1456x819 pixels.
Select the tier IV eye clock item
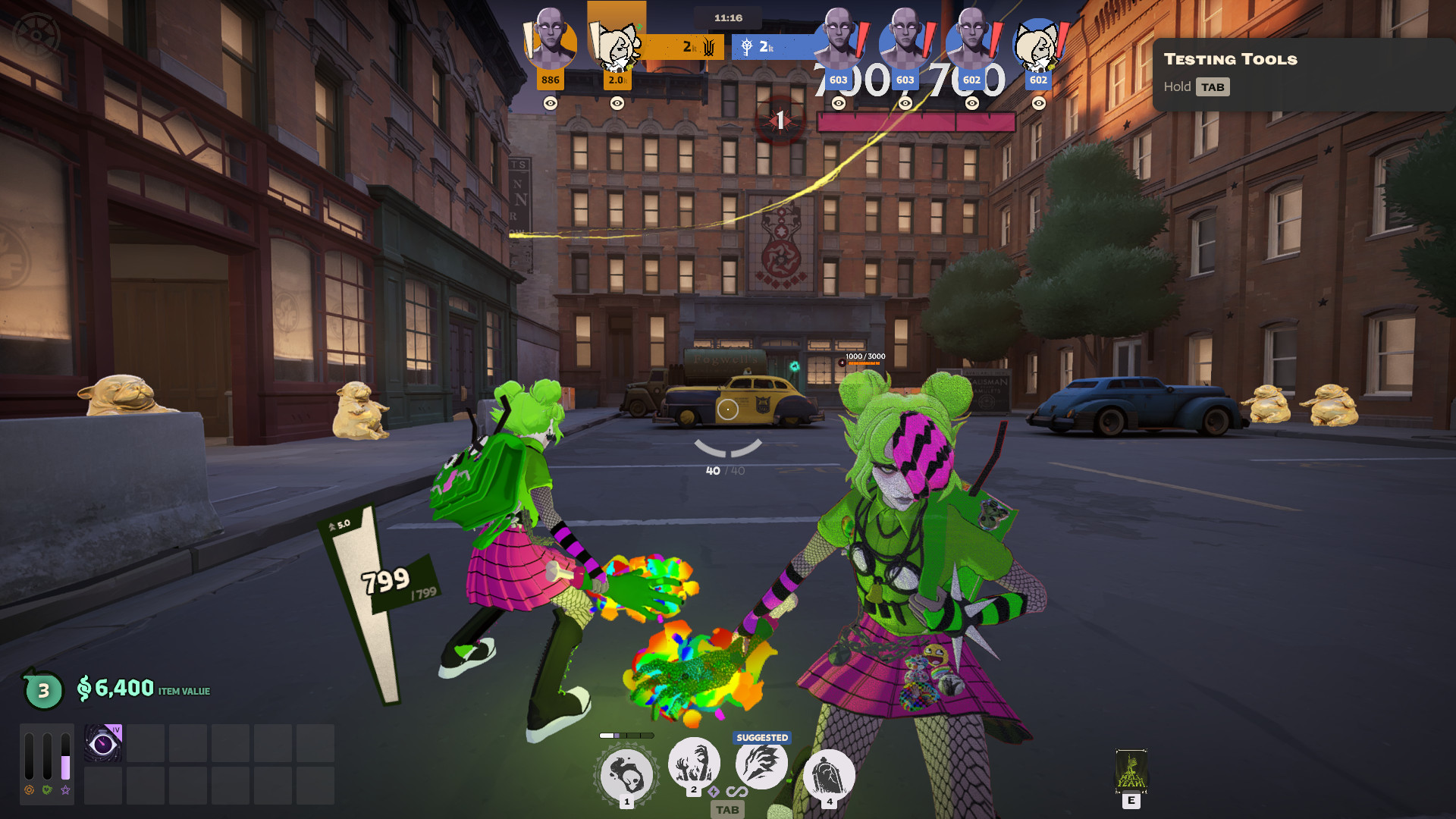tap(103, 743)
